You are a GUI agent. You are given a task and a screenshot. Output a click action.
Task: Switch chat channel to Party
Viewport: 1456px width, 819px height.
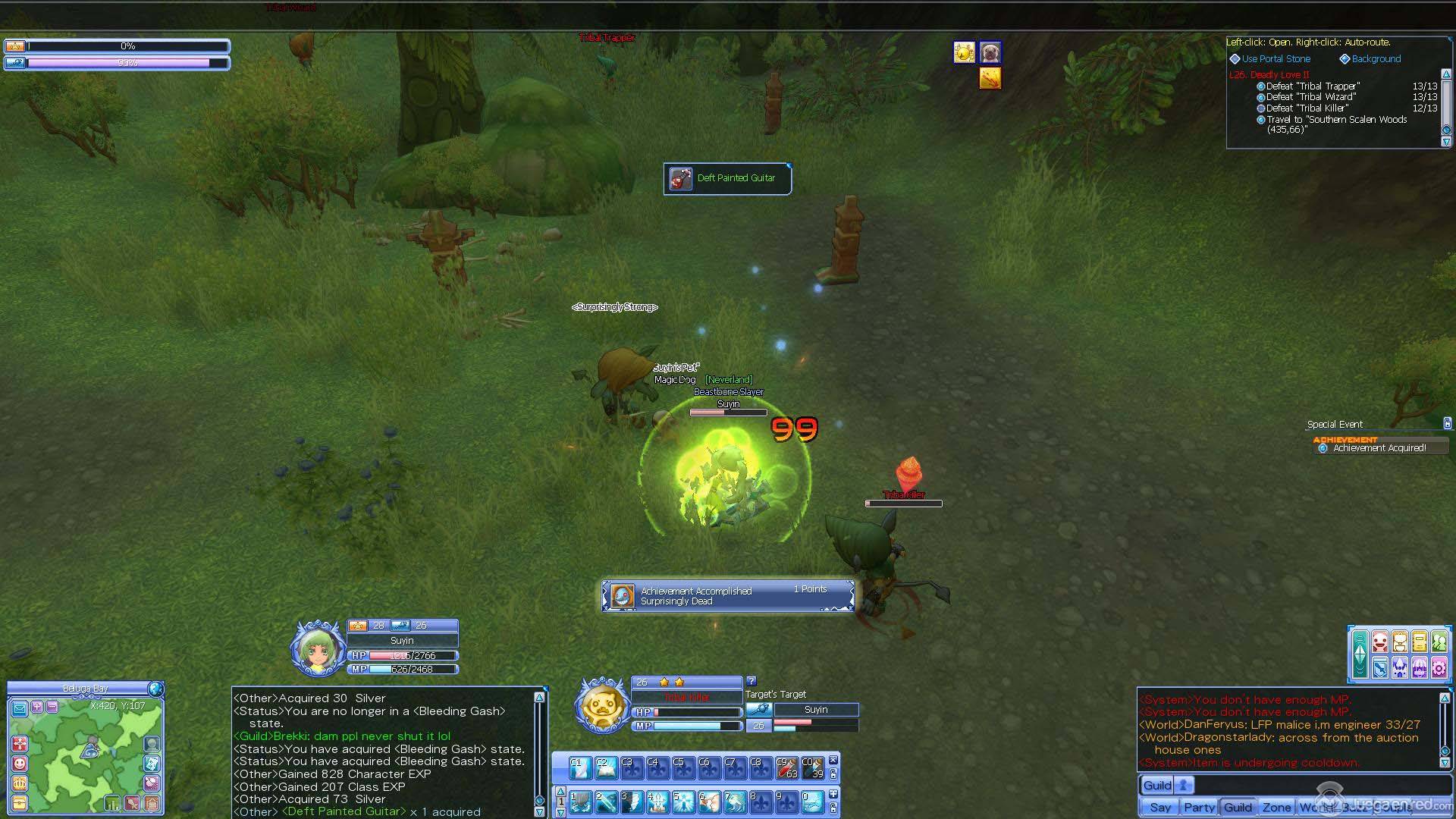(x=1199, y=807)
